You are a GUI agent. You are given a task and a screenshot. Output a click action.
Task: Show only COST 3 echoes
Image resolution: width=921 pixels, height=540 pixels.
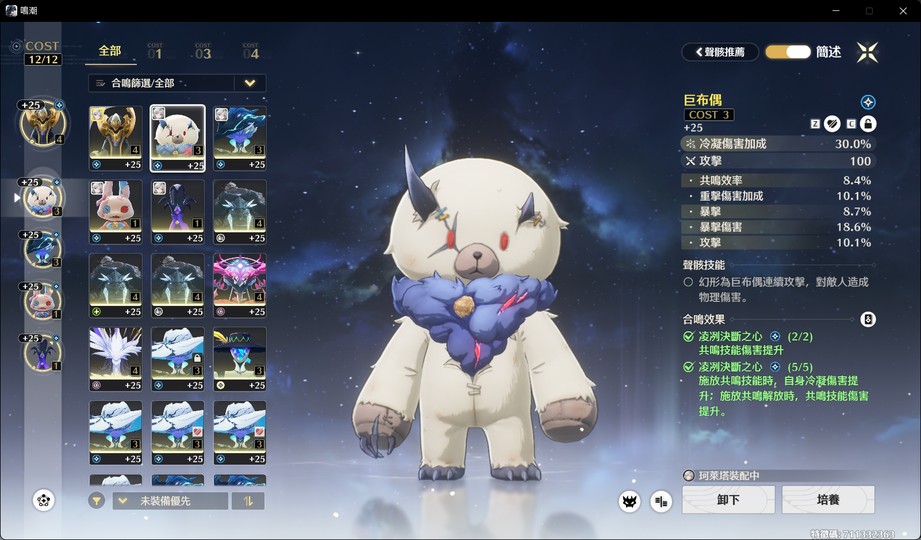click(x=203, y=51)
